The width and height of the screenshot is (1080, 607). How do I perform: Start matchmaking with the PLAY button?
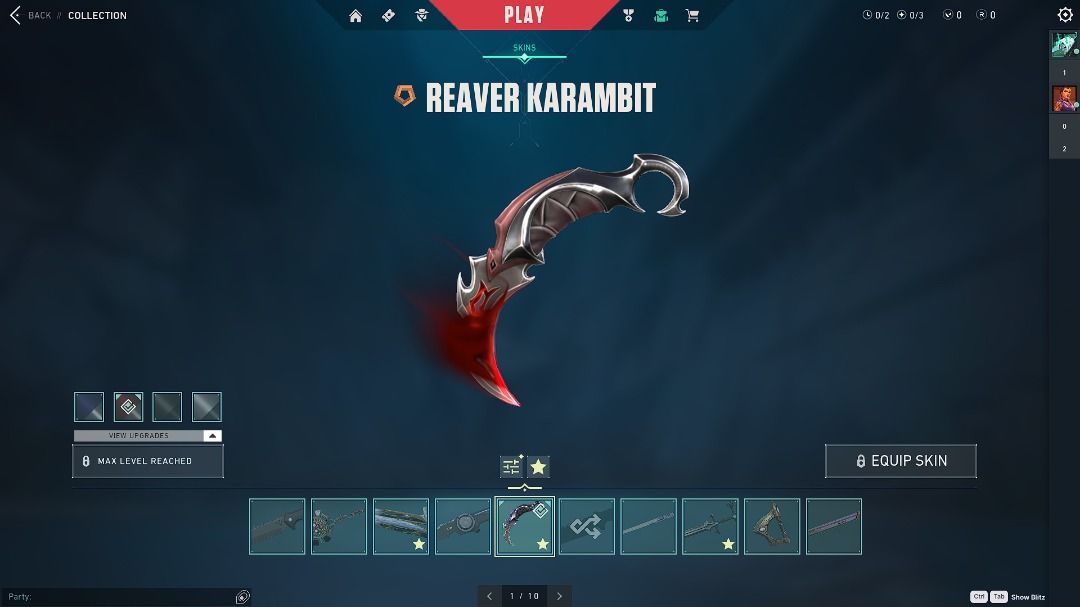tap(524, 15)
